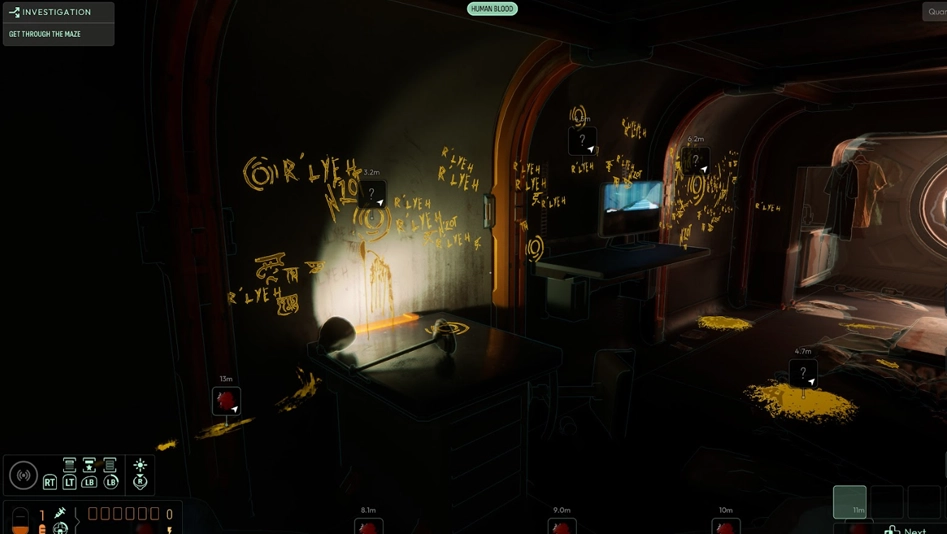Select the highlighted evidence slot marked 11m
Image resolution: width=947 pixels, height=534 pixels.
tap(850, 501)
